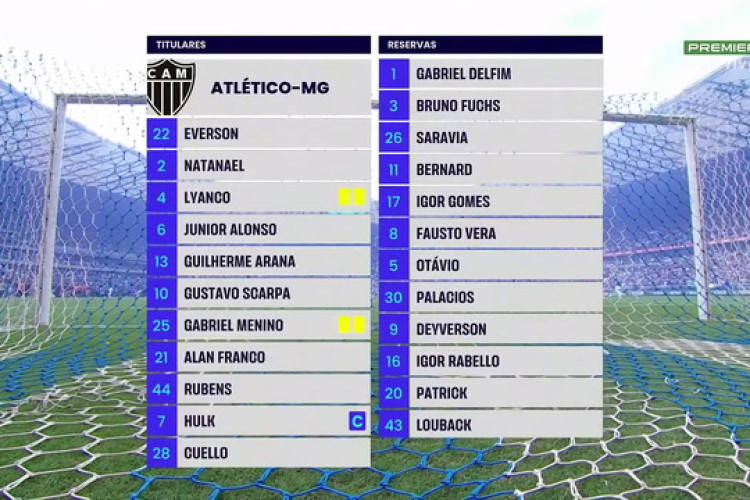Select Everson in the starters list
The width and height of the screenshot is (750, 500).
click(258, 133)
